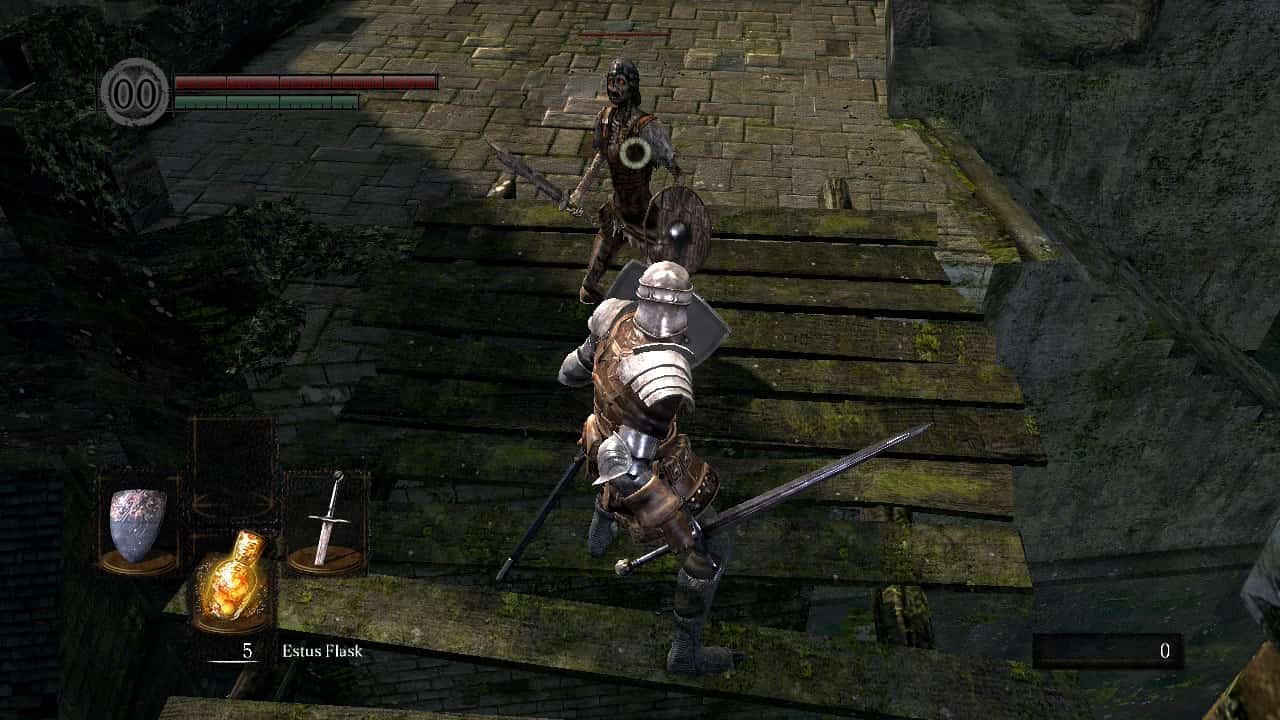Viewport: 1280px width, 720px height.
Task: Select the glowing lock-on reticle on the enemy
Action: [634, 154]
